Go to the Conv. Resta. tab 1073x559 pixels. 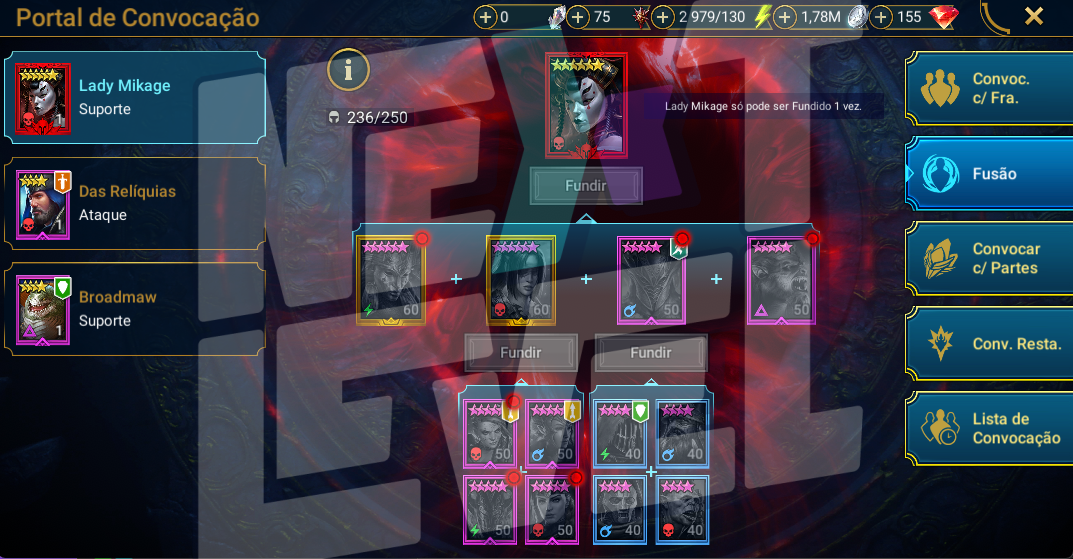990,344
